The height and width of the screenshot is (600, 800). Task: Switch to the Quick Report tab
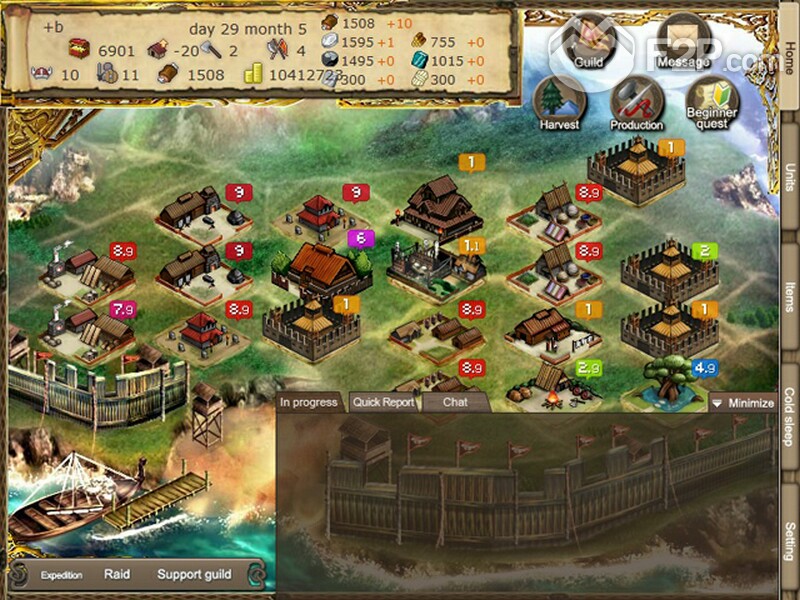tap(383, 403)
